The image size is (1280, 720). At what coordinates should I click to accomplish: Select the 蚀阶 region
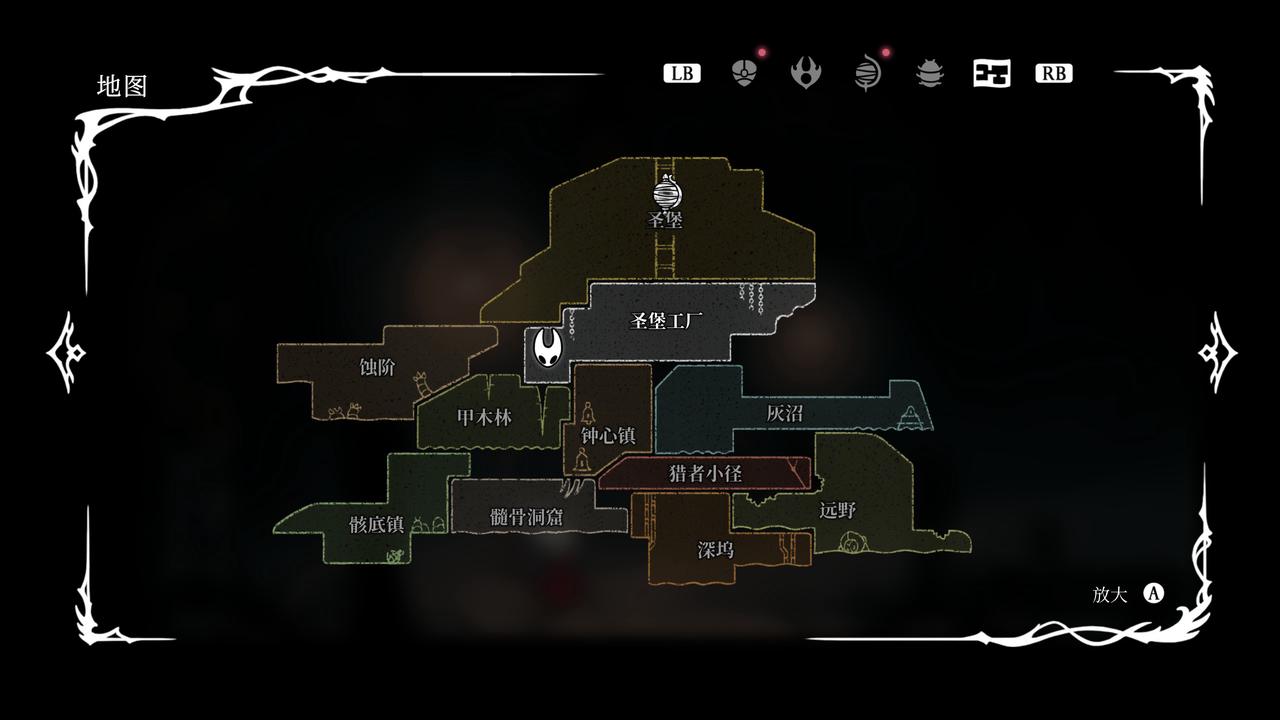[x=377, y=367]
